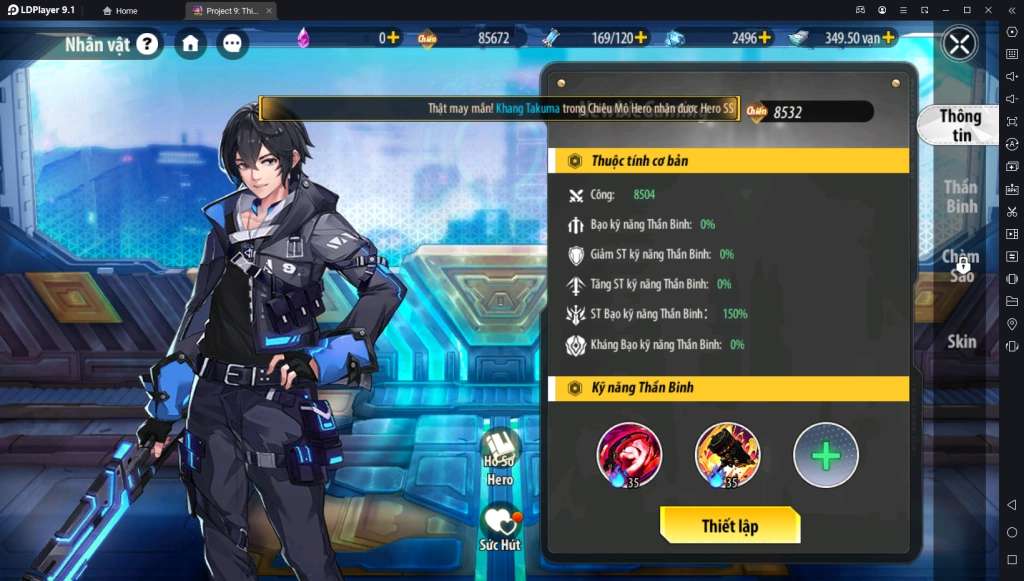Show help for Nhân vật screen

pyautogui.click(x=148, y=43)
